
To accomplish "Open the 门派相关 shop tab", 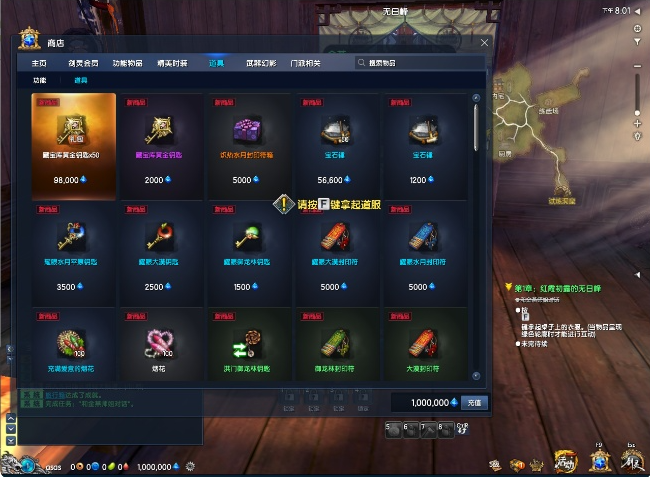I will coord(305,62).
